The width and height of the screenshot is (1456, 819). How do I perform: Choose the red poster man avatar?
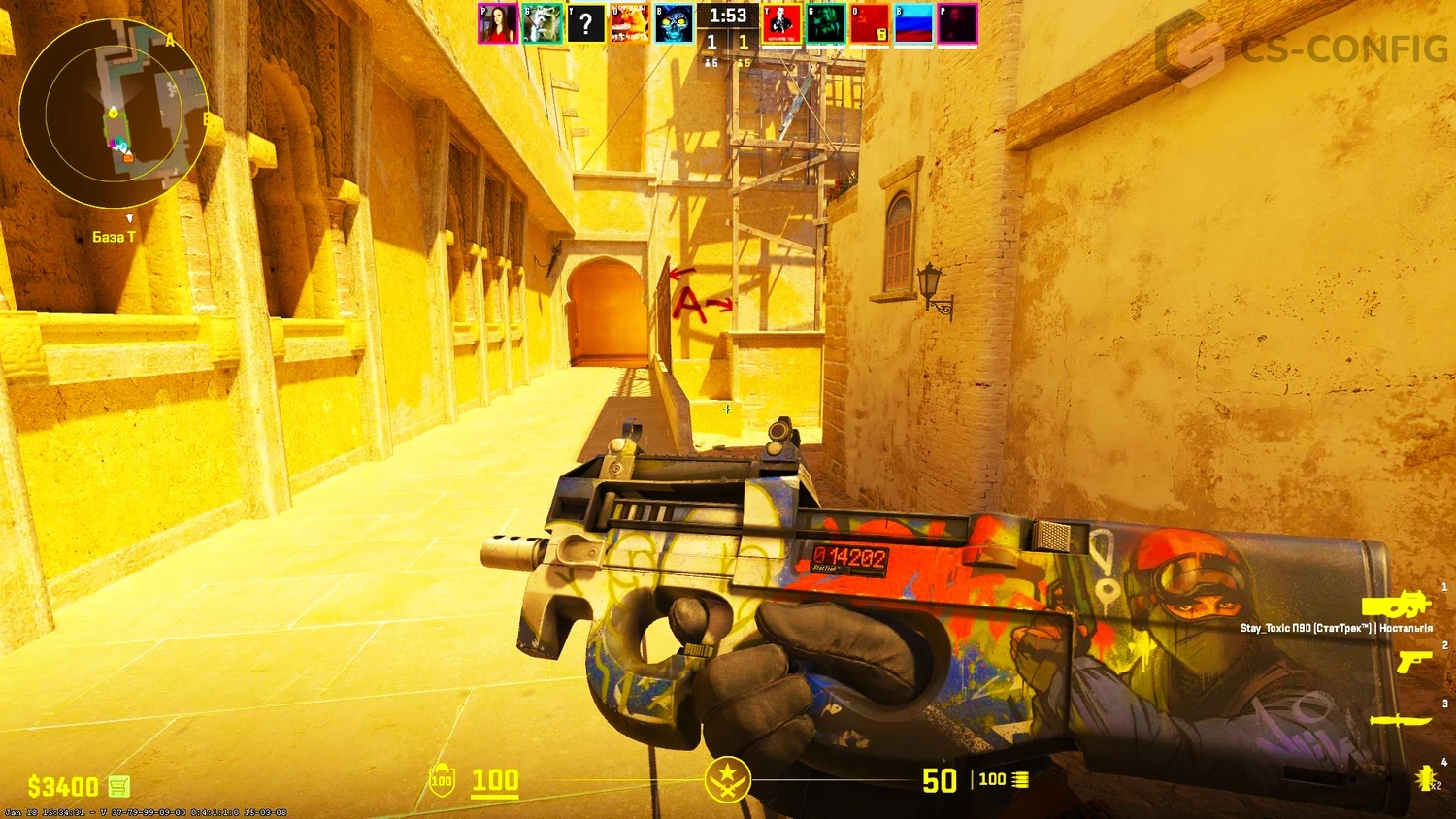pos(782,23)
